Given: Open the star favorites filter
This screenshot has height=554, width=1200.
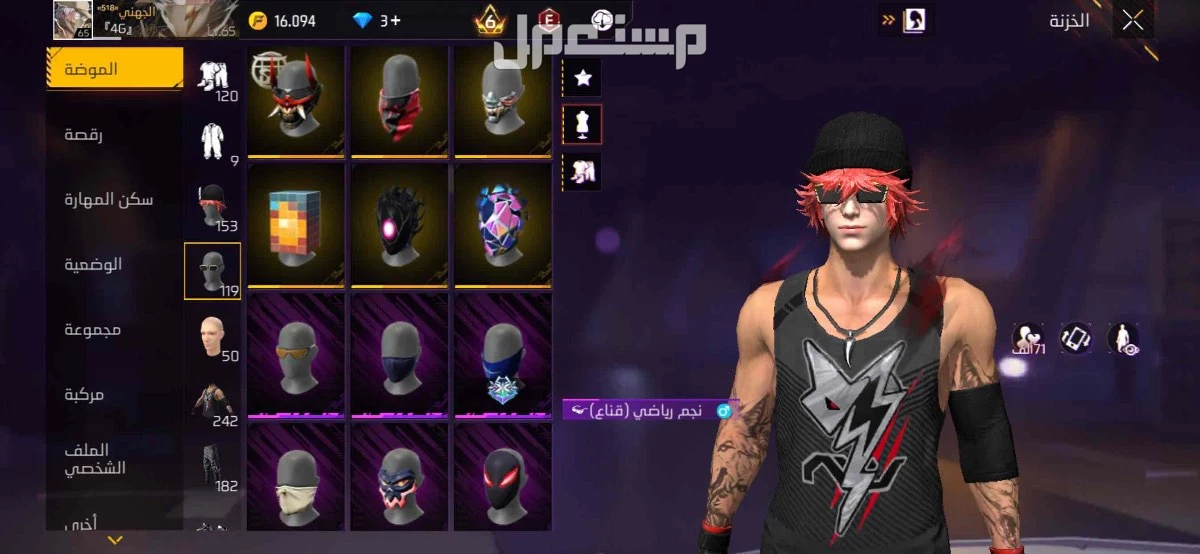Looking at the screenshot, I should tap(582, 76).
